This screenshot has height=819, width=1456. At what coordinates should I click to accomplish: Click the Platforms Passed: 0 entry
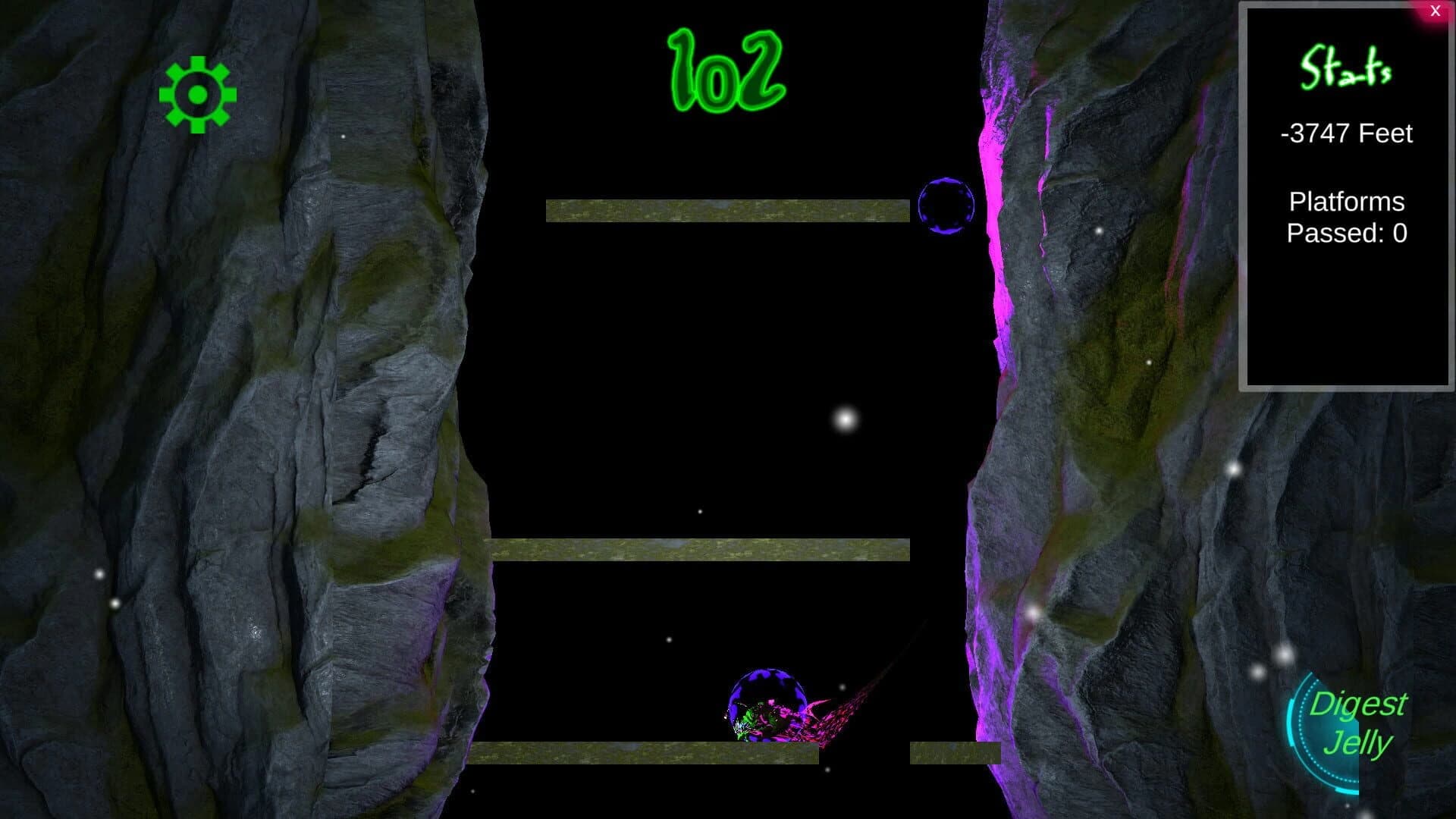pos(1346,218)
